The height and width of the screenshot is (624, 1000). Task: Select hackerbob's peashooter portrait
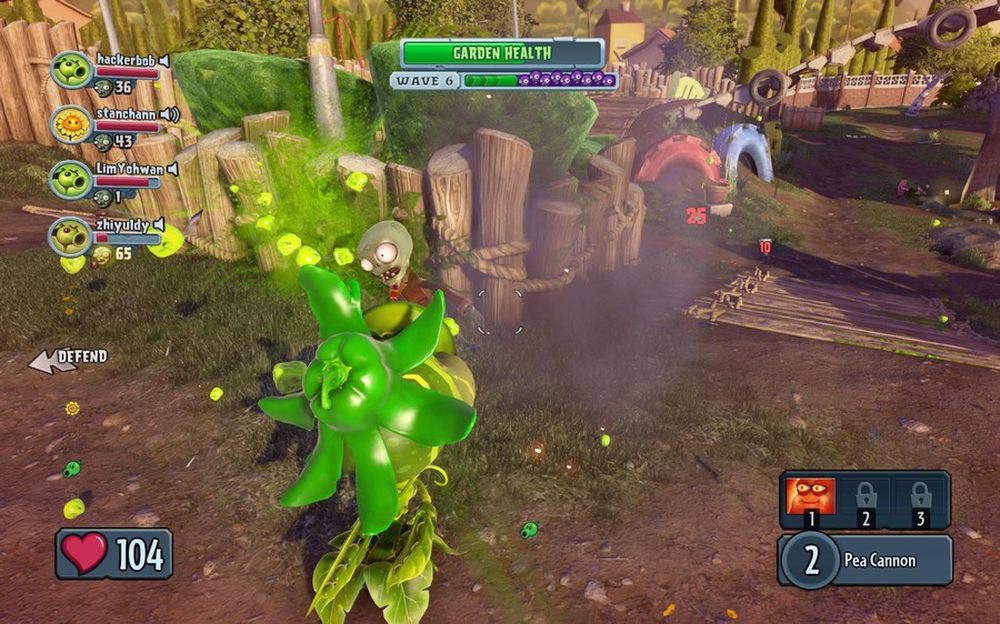click(71, 70)
